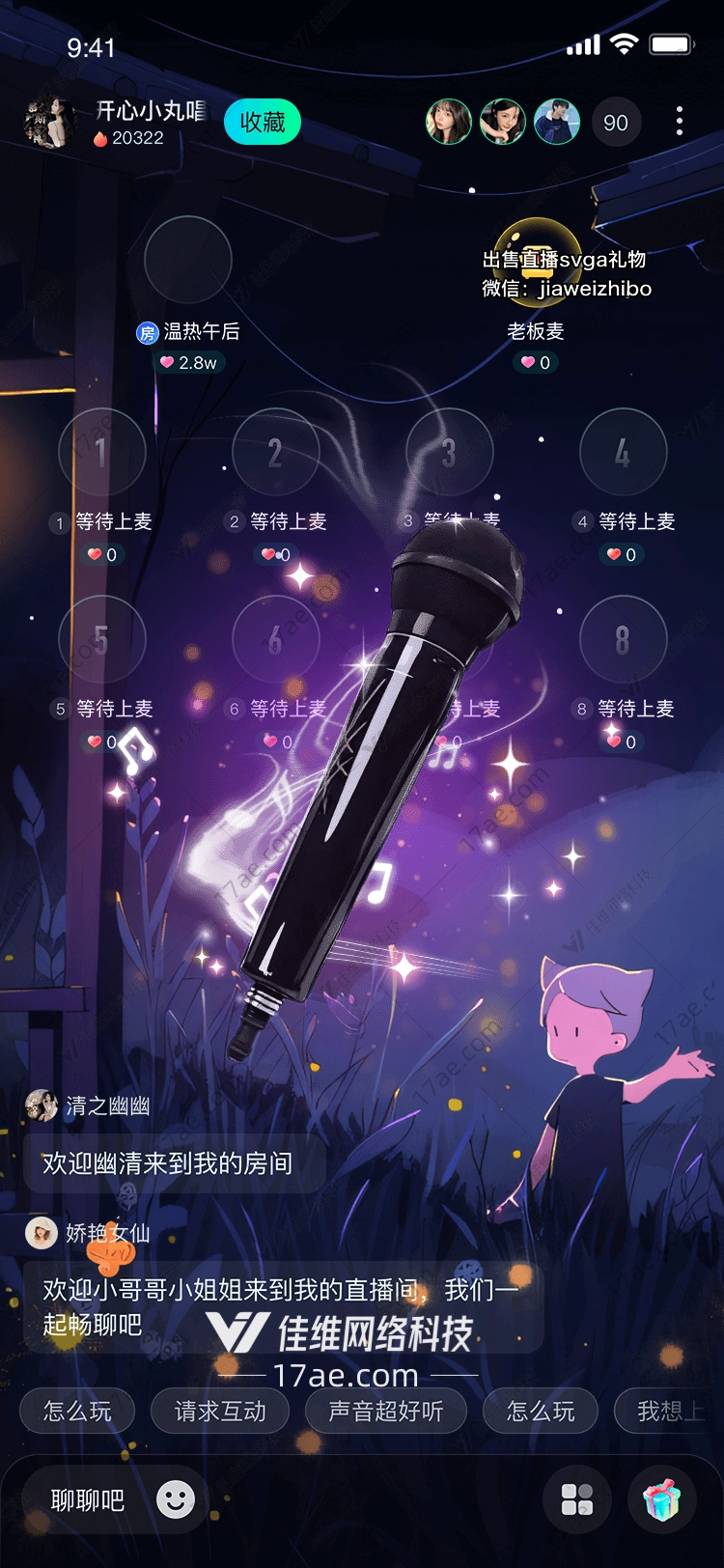Select the host seat above 温热午后

click(188, 260)
